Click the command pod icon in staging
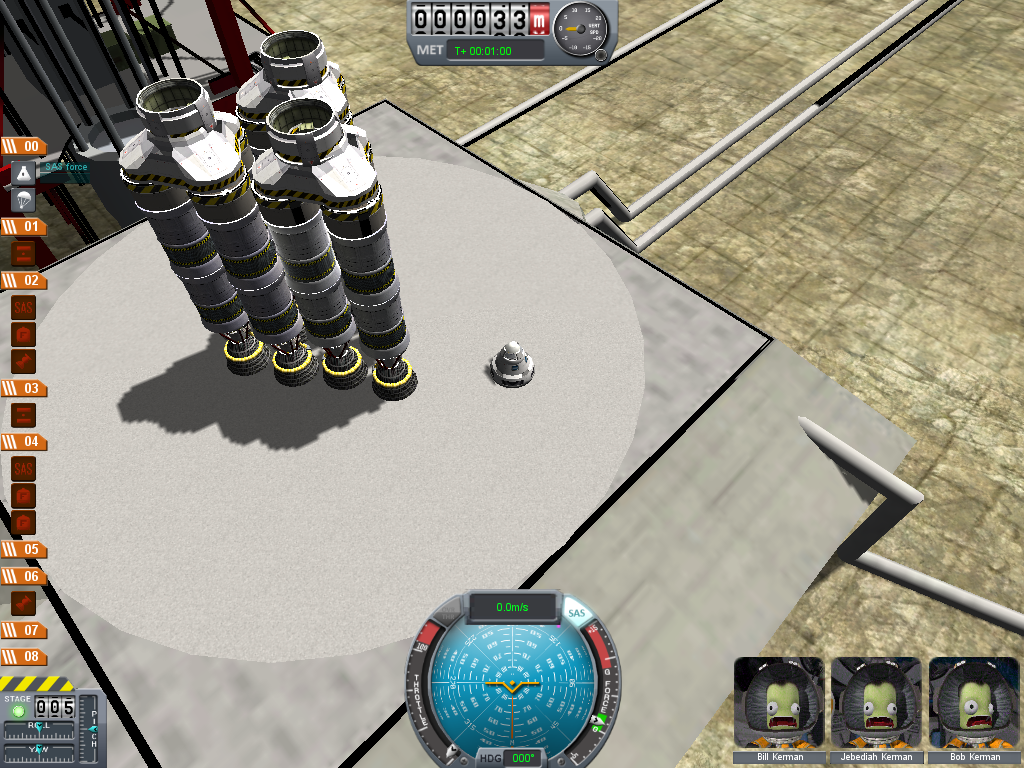Screen dimensions: 1024x768 point(24,174)
